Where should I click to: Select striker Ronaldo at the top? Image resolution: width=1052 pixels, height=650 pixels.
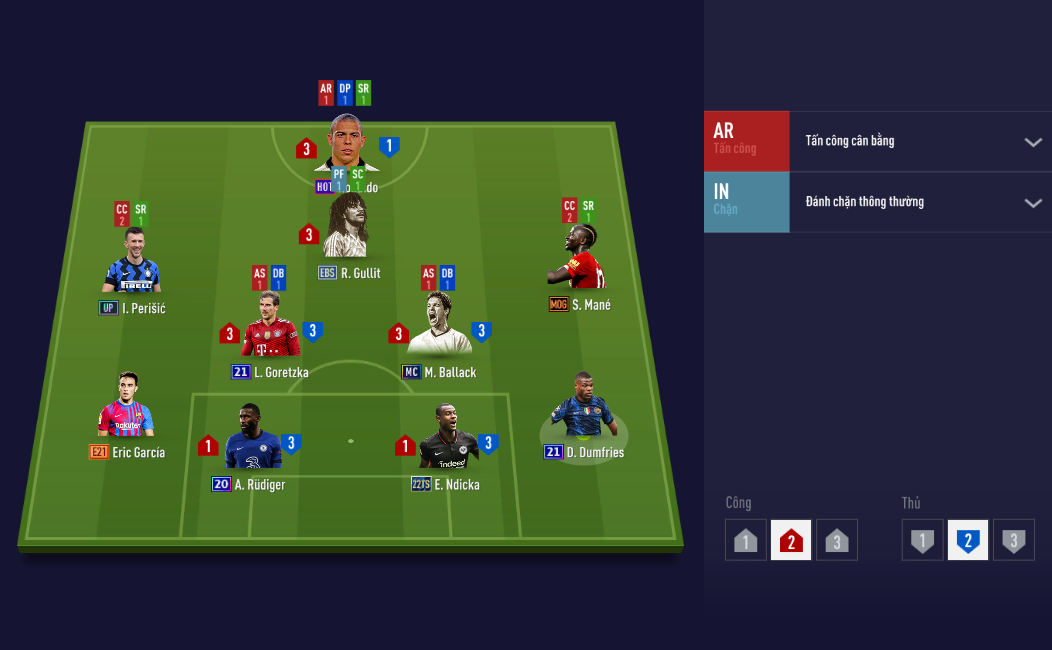tap(347, 145)
